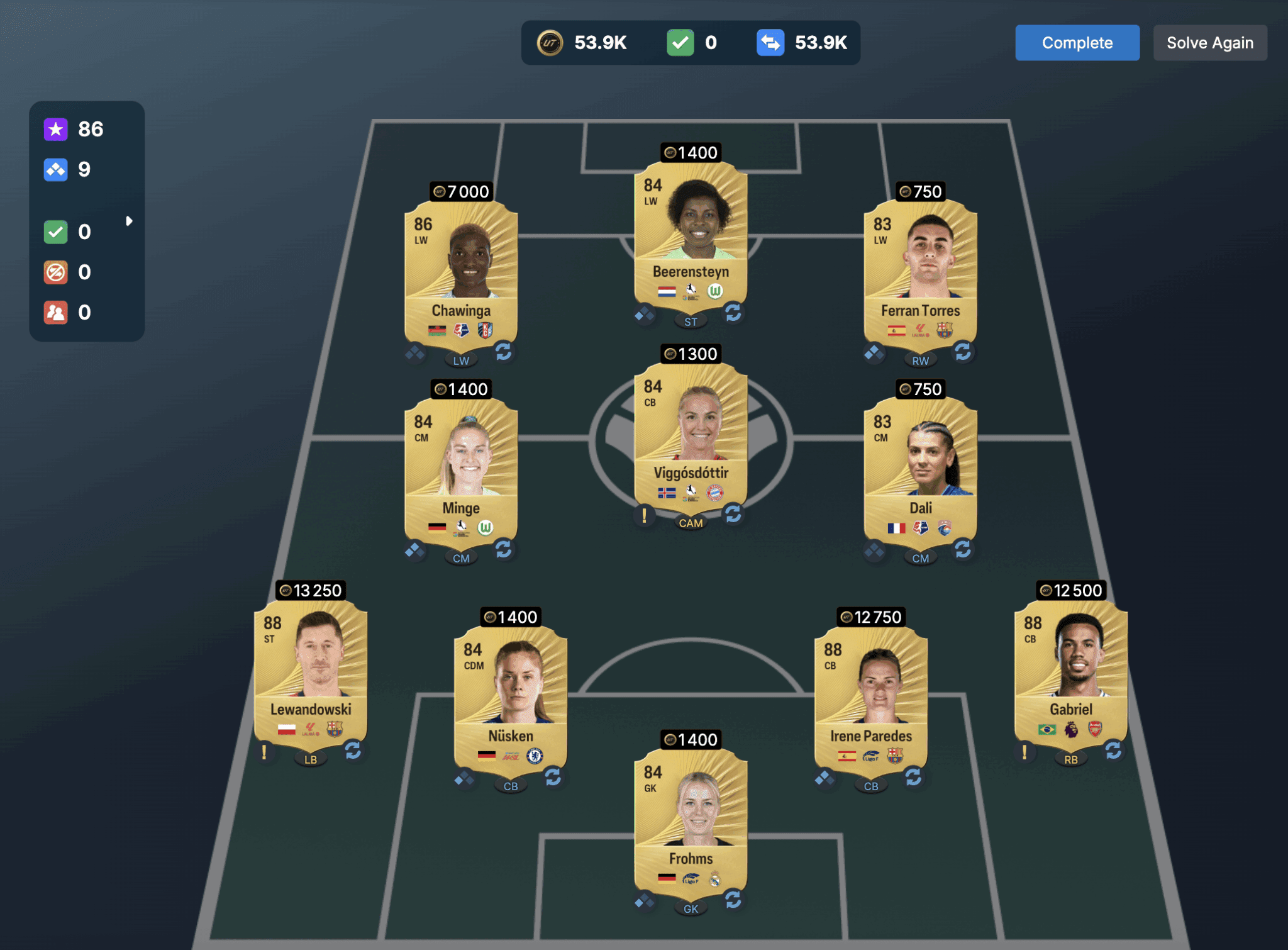Click the blue transfer icon next to 53.9K

point(772,43)
